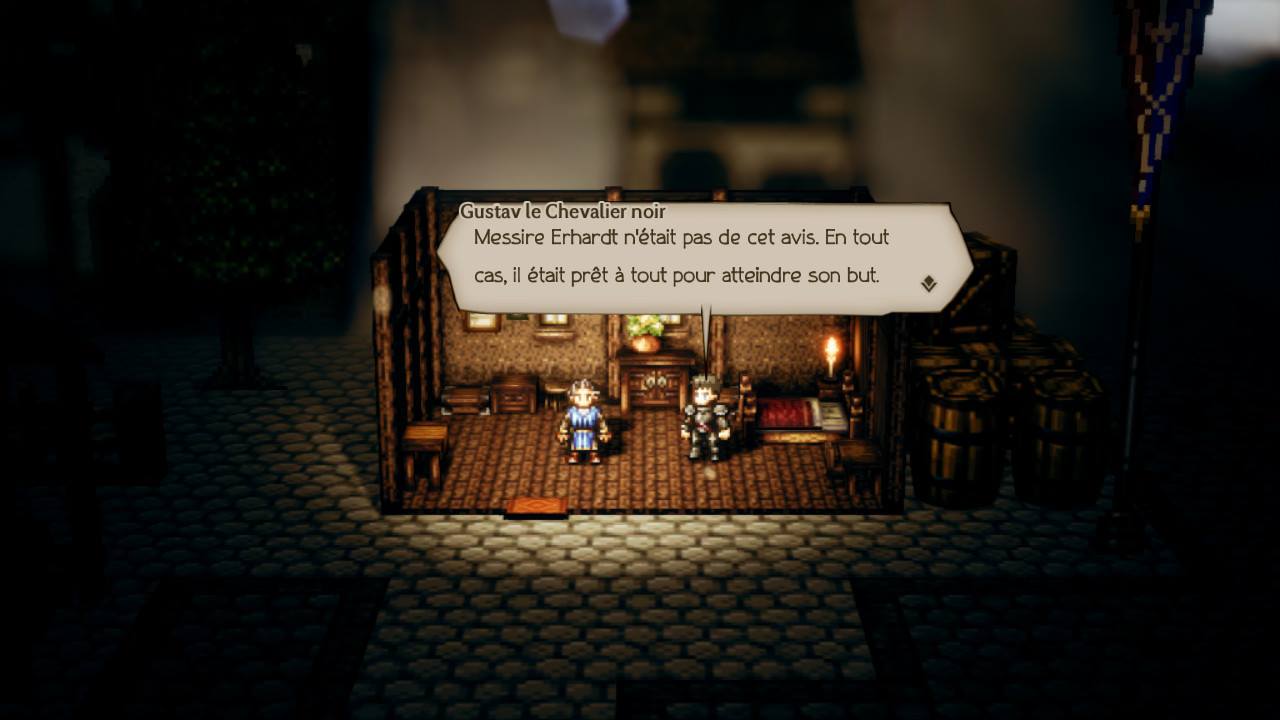
Task: Click the dialogue advance diamond arrow indicator
Action: point(929,283)
